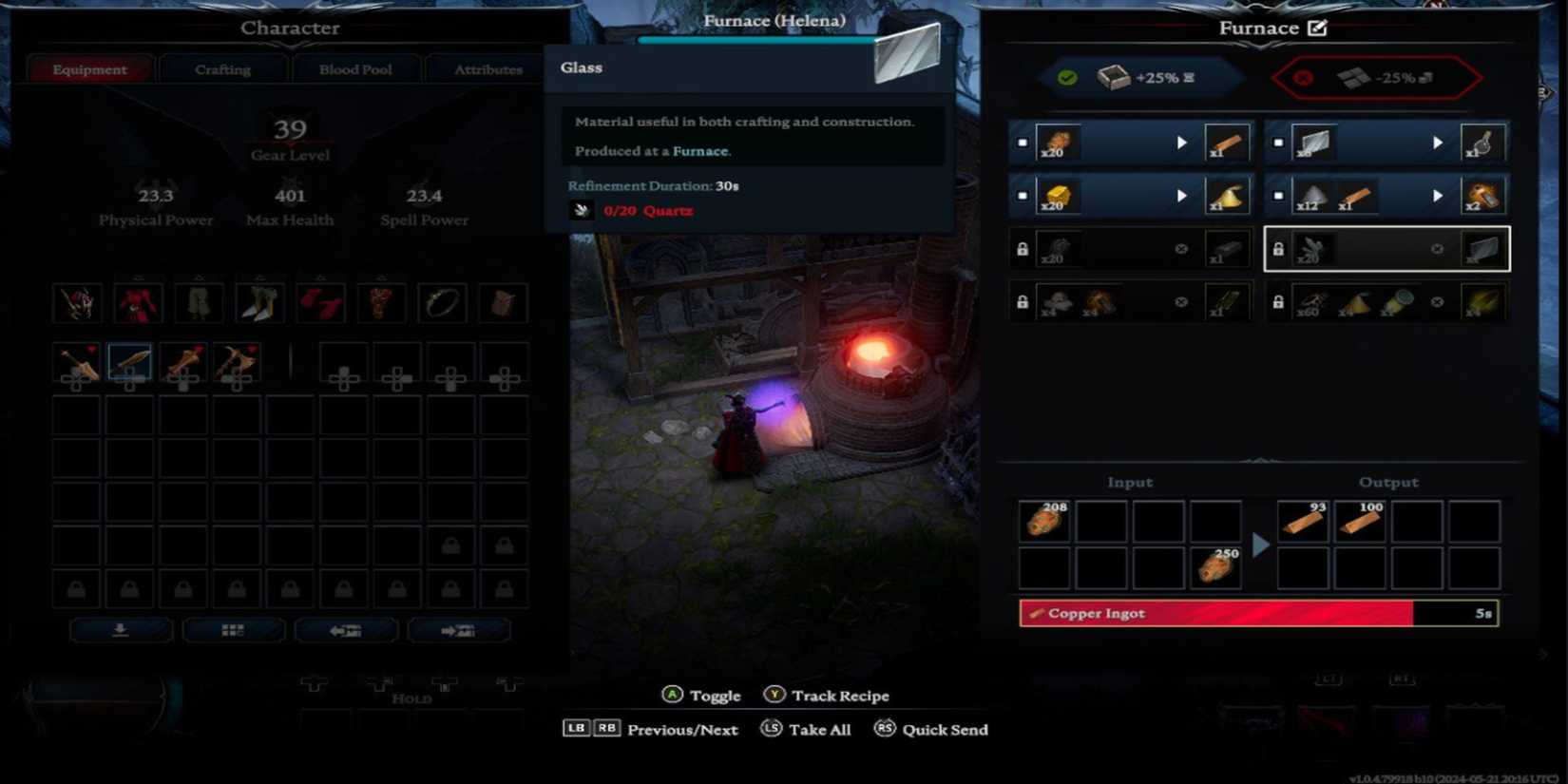Toggle the checkbox on the glass bottle recipe
Viewport: 1568px width, 784px height.
click(x=1277, y=143)
